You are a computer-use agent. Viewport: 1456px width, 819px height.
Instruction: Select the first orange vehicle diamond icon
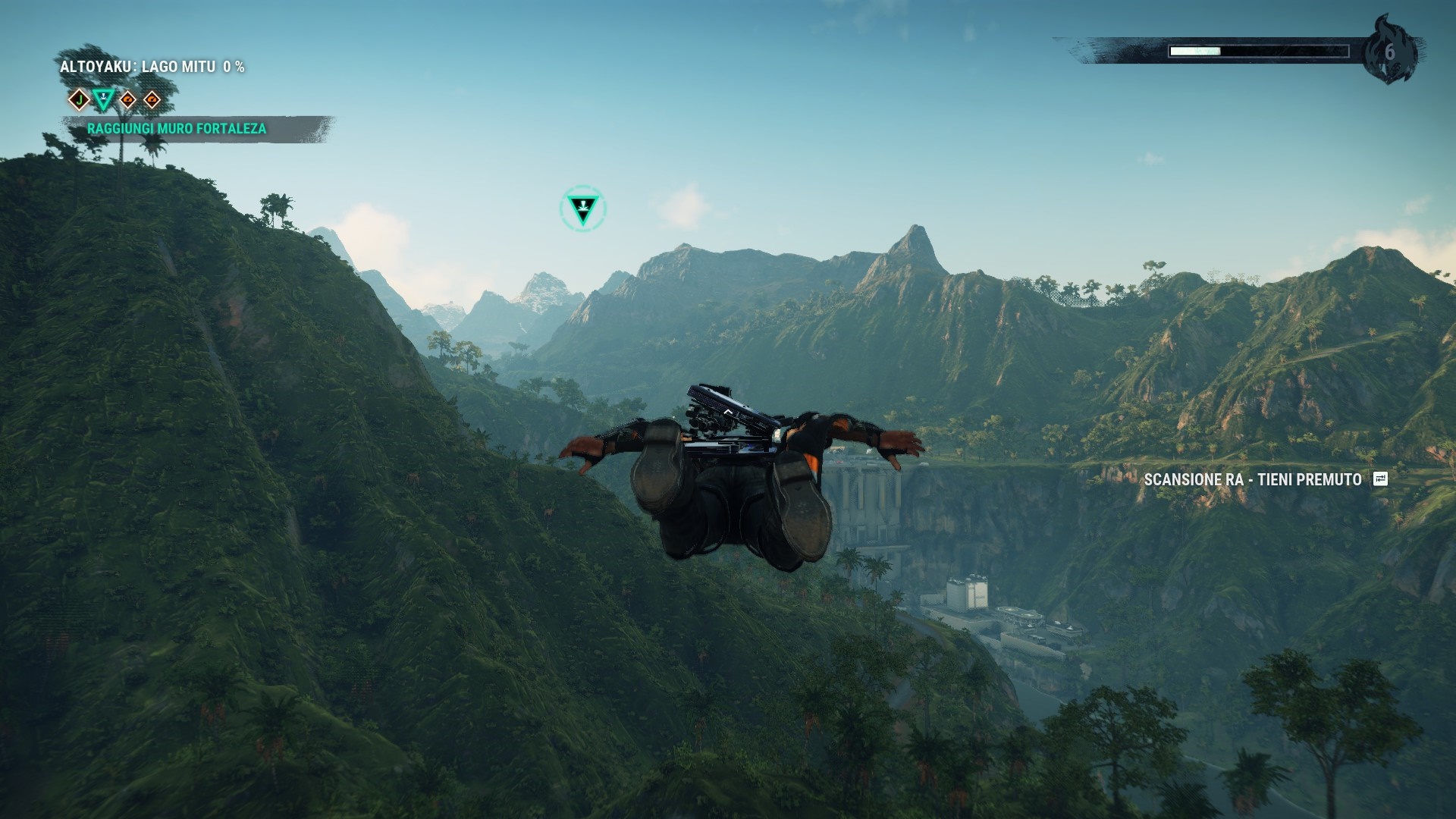[127, 98]
